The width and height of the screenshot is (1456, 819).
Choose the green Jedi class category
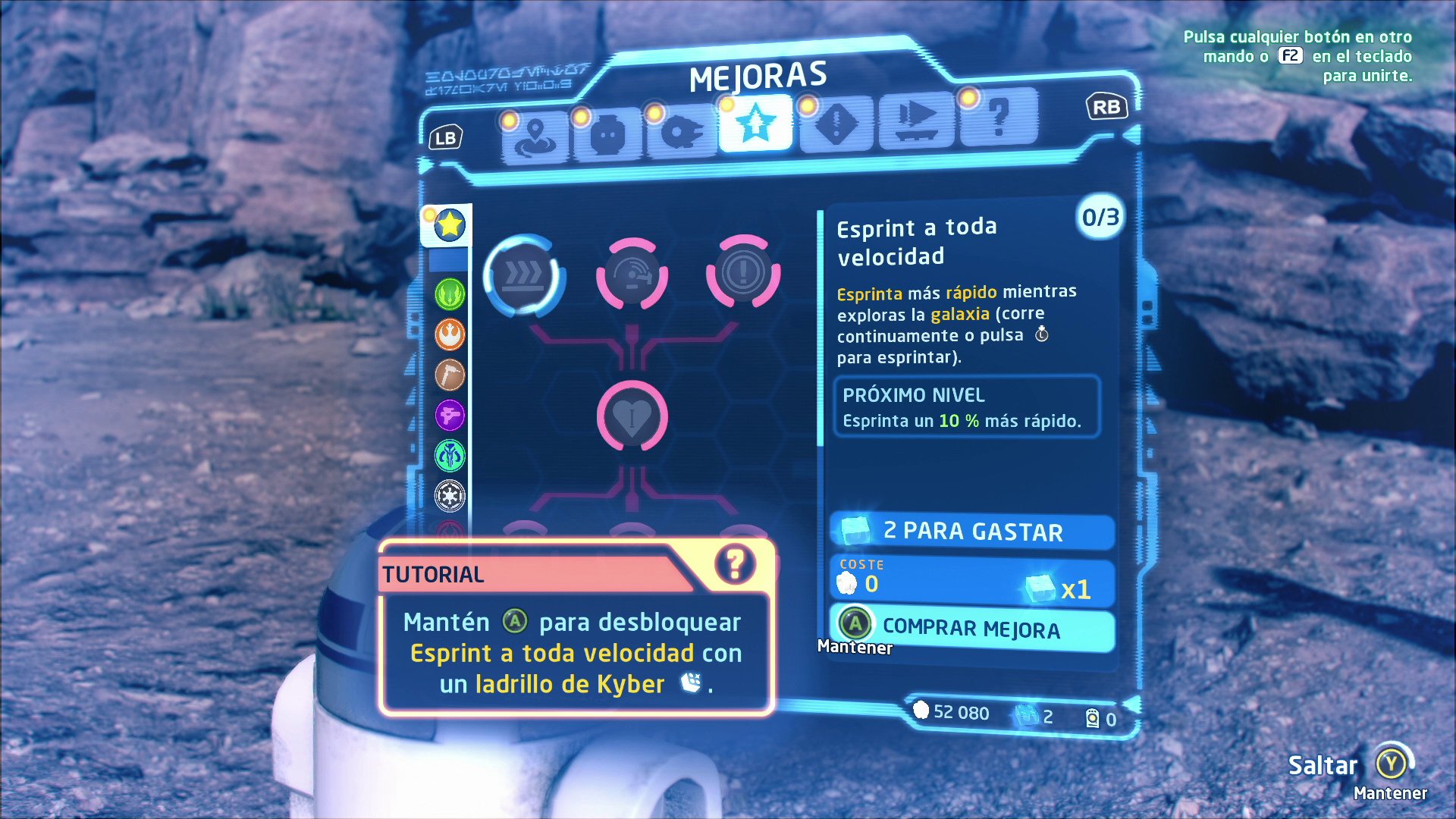[450, 294]
